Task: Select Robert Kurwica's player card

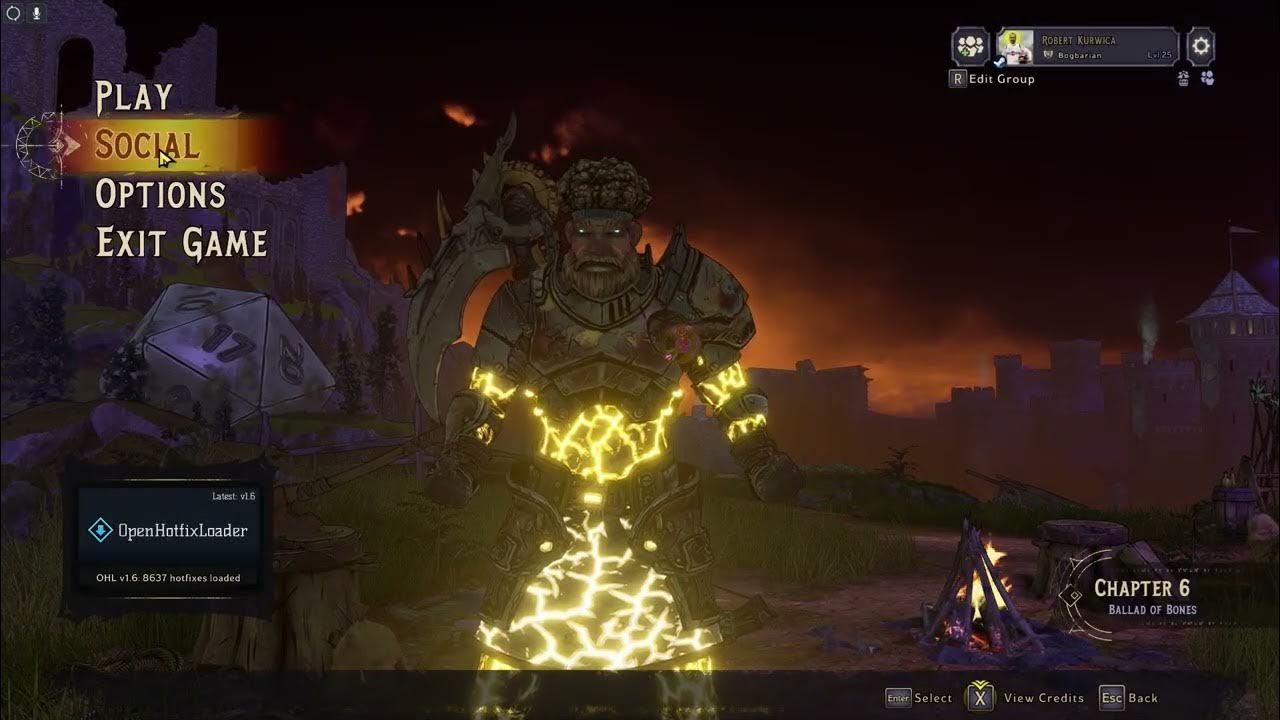Action: (x=1086, y=46)
